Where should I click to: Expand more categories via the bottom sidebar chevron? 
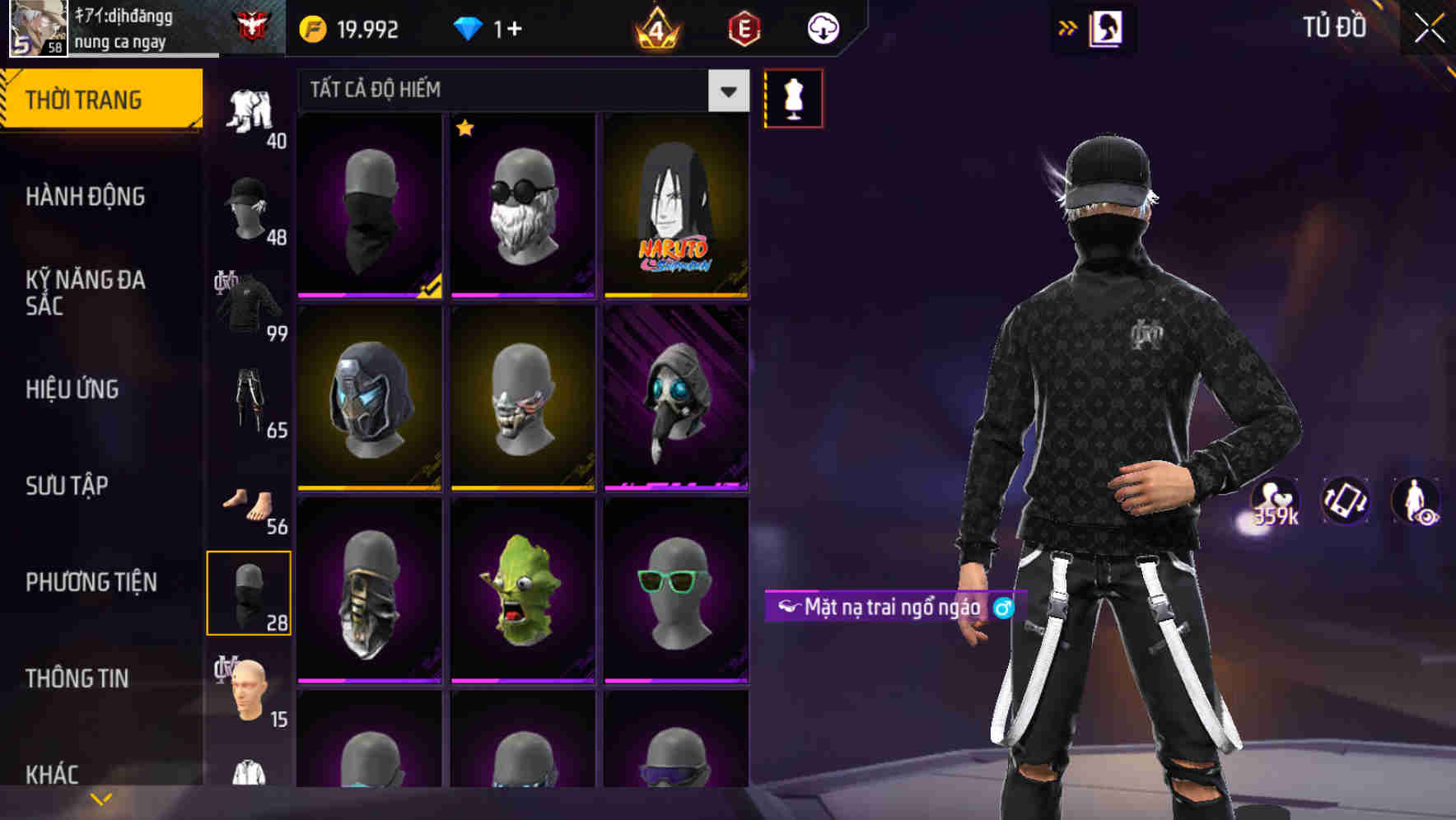point(100,797)
